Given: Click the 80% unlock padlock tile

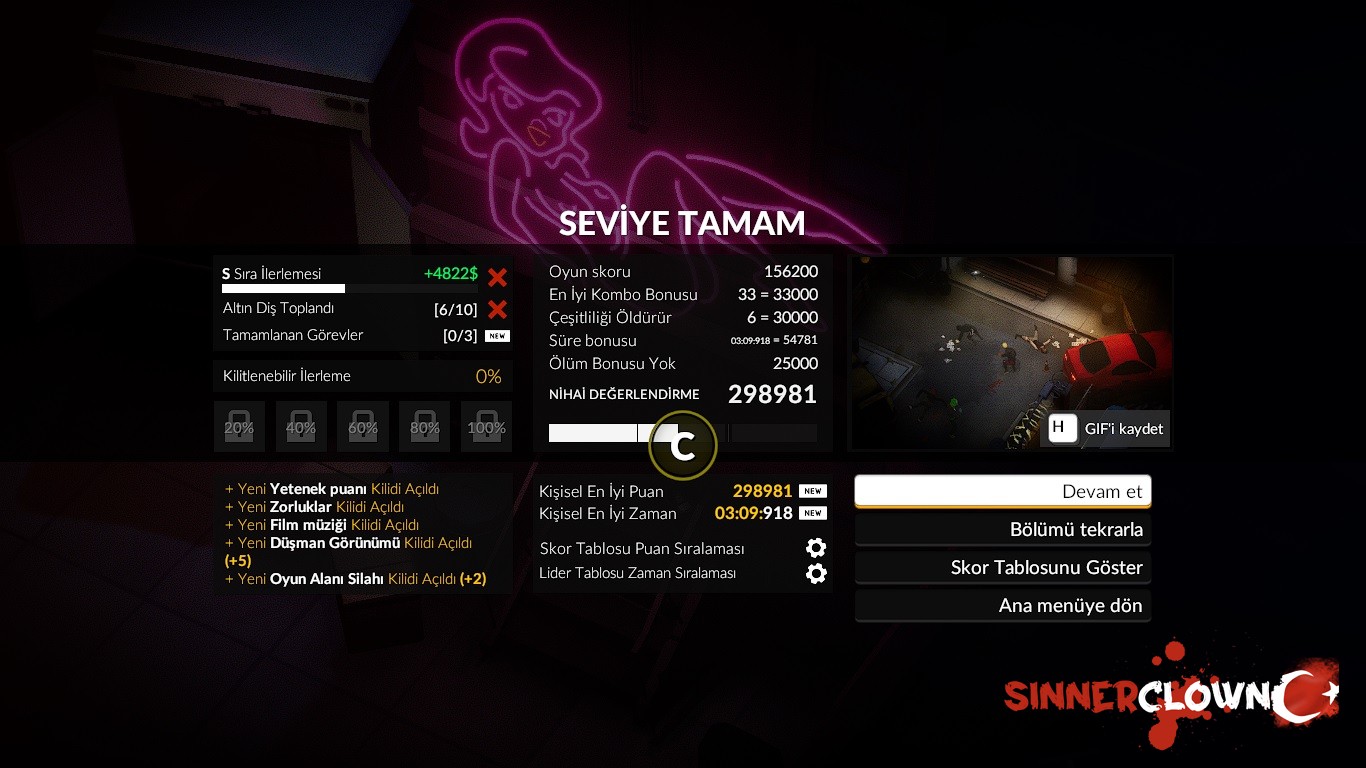Looking at the screenshot, I should (x=424, y=427).
